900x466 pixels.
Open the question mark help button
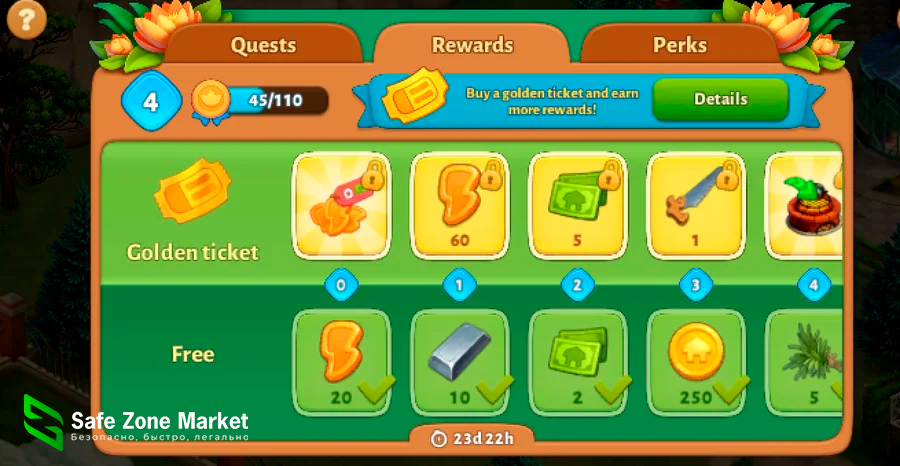[27, 18]
